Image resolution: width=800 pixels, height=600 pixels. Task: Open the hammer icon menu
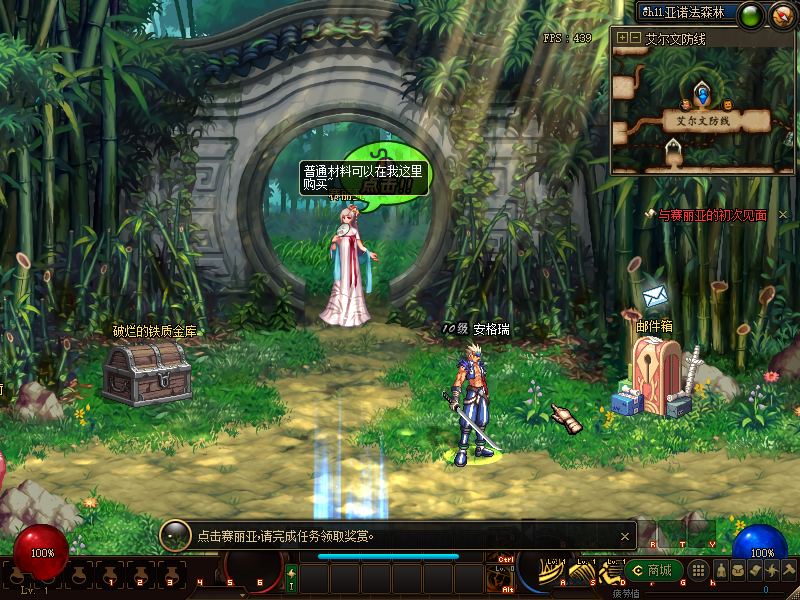click(788, 570)
